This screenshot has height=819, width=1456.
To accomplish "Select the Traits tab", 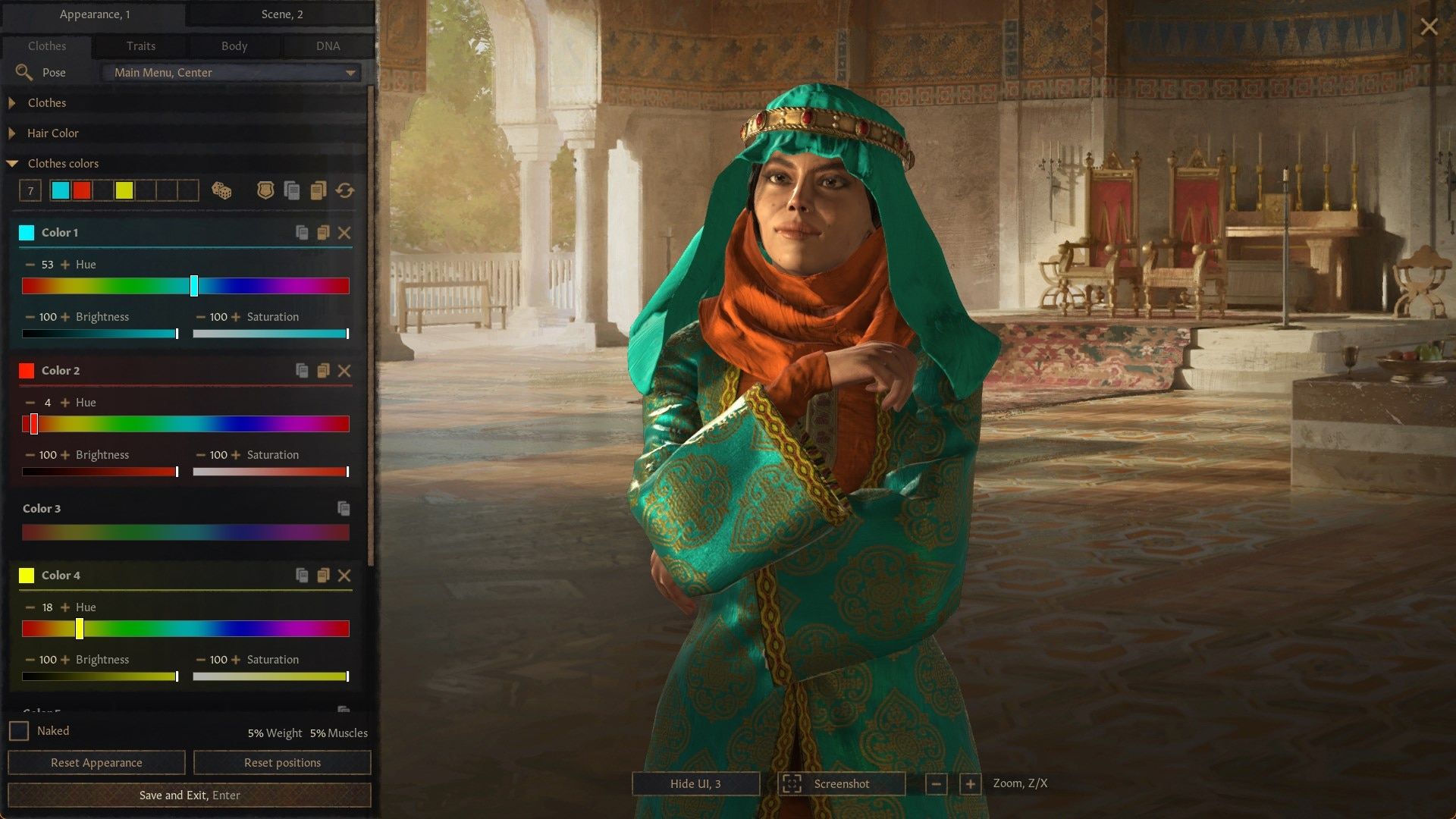I will (x=140, y=45).
